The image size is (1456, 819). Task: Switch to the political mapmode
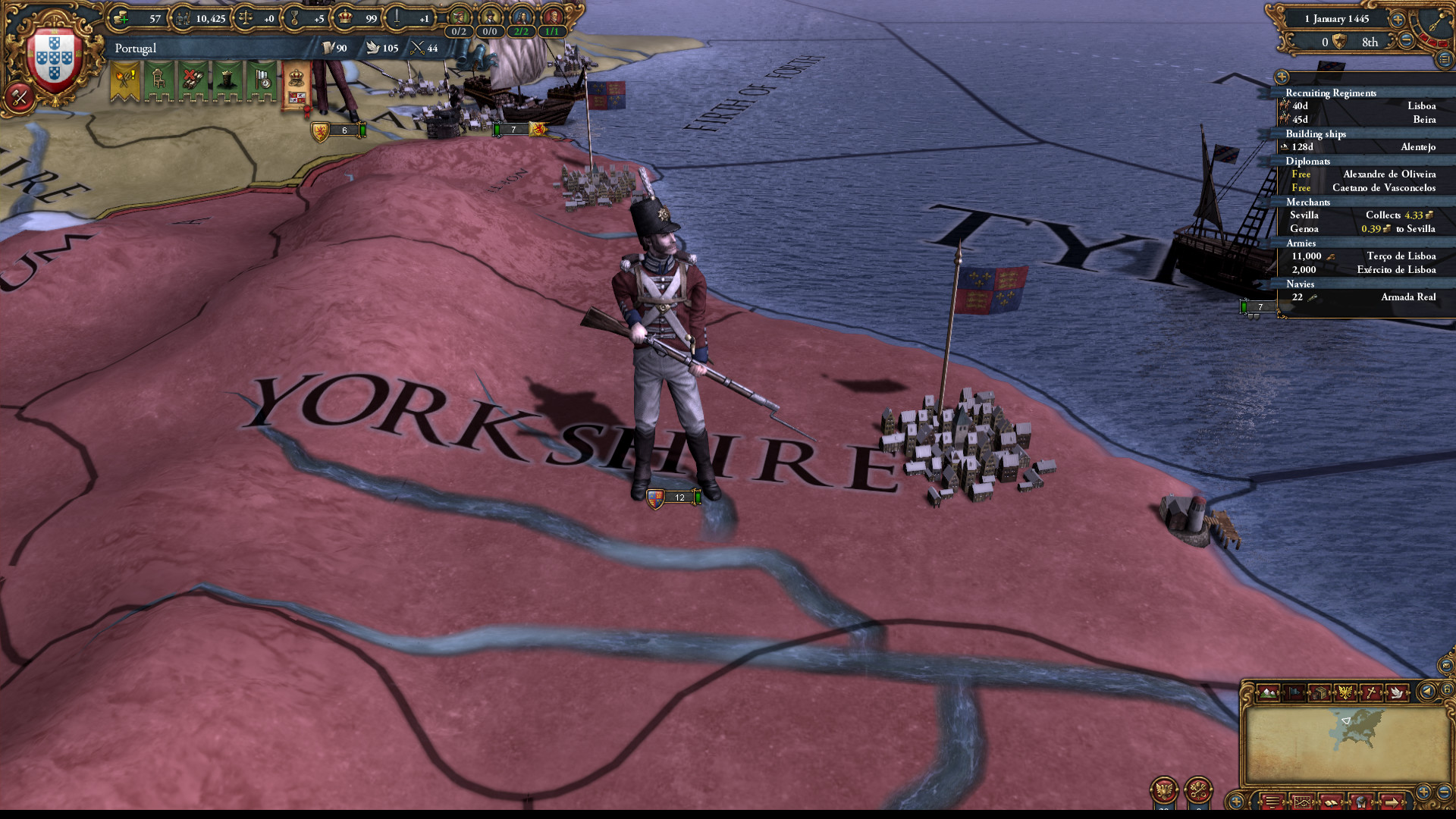point(1295,692)
